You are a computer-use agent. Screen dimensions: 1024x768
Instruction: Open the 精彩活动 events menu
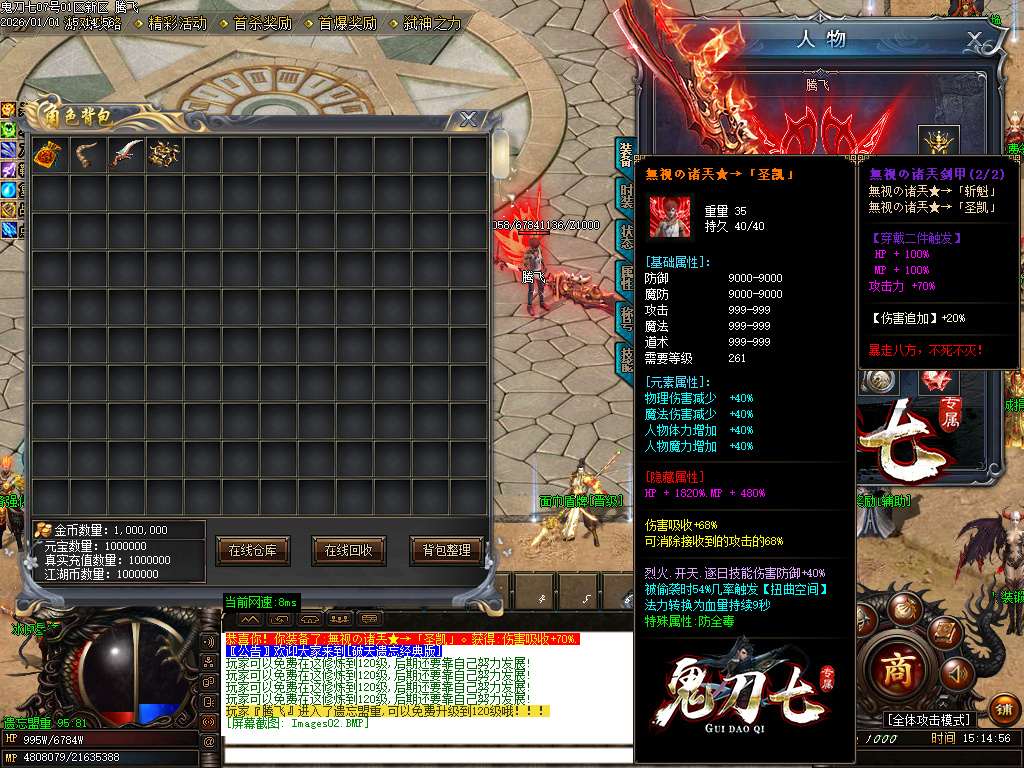[177, 23]
